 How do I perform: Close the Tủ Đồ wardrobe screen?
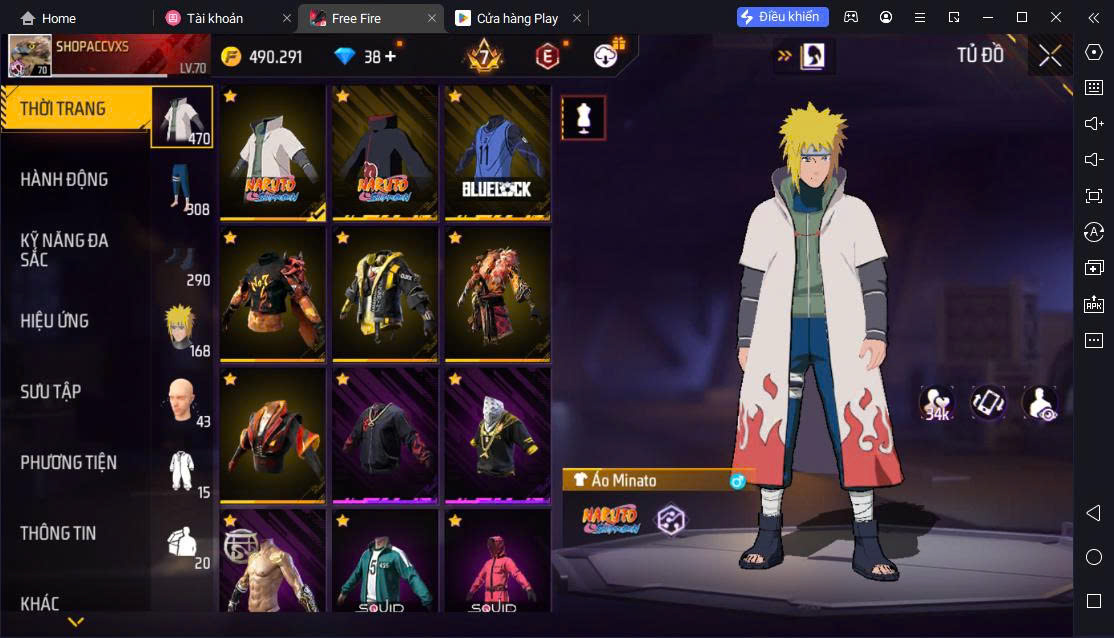pos(1050,56)
